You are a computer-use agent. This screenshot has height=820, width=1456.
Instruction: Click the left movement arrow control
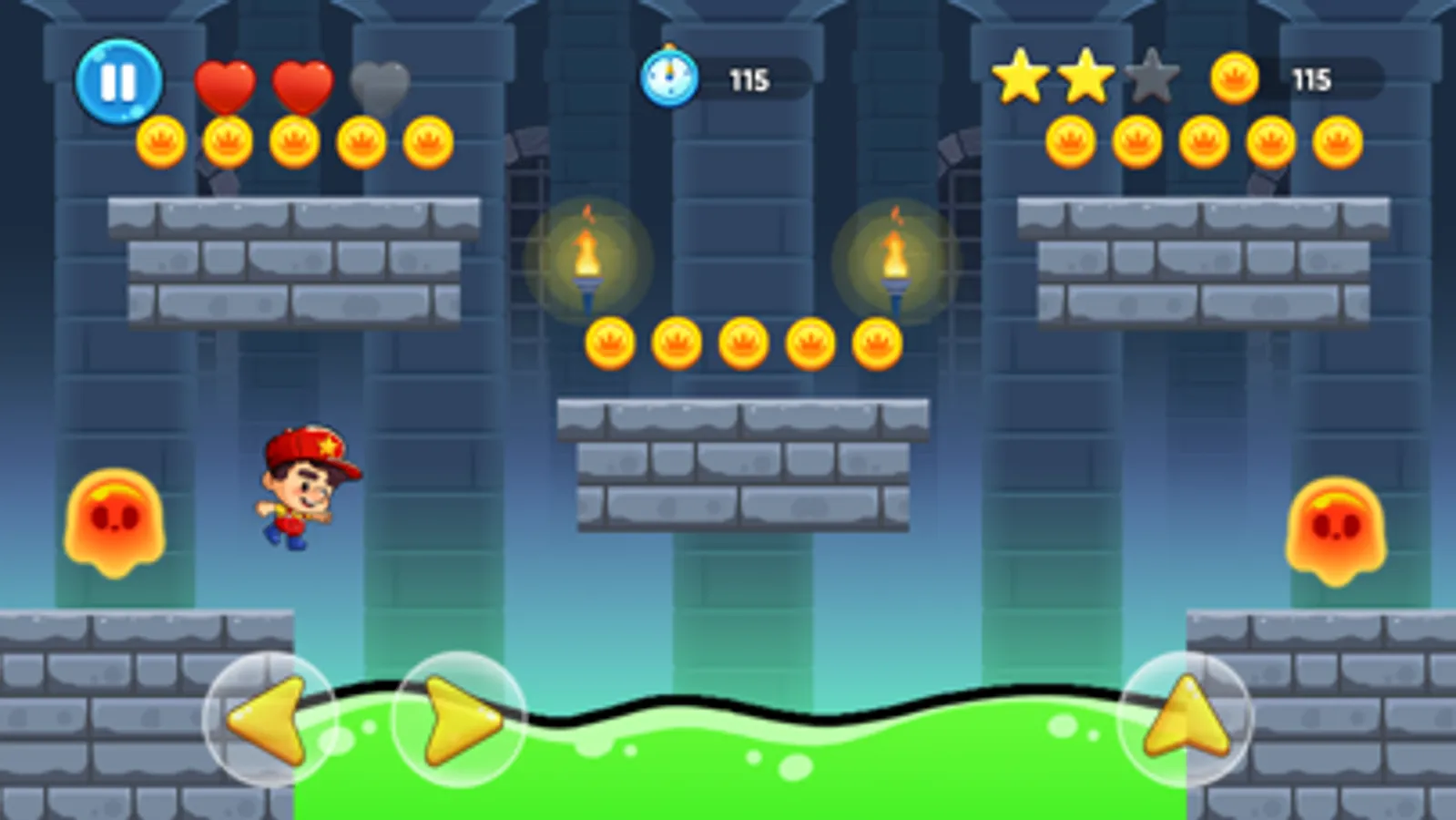pyautogui.click(x=269, y=720)
